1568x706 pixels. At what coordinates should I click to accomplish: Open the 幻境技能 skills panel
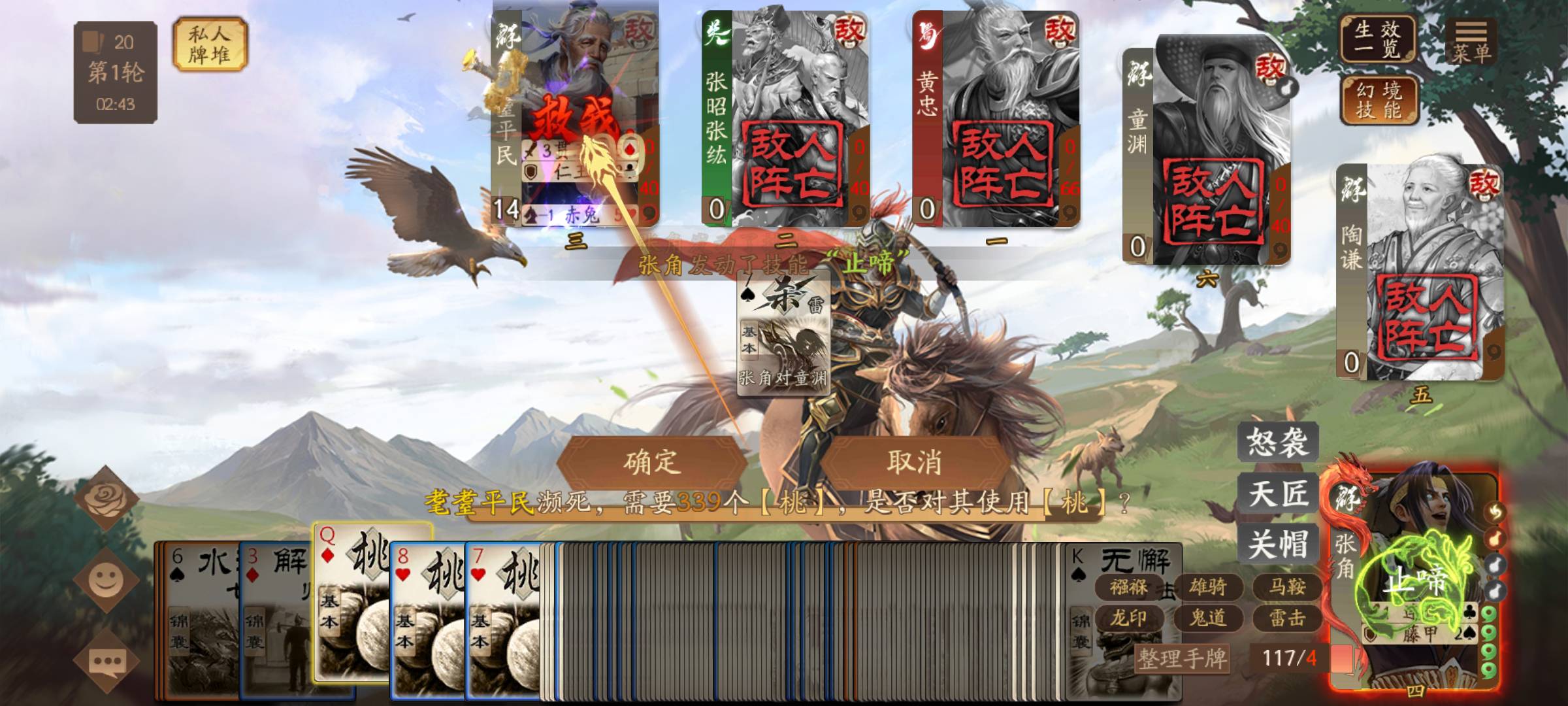pyautogui.click(x=1379, y=99)
